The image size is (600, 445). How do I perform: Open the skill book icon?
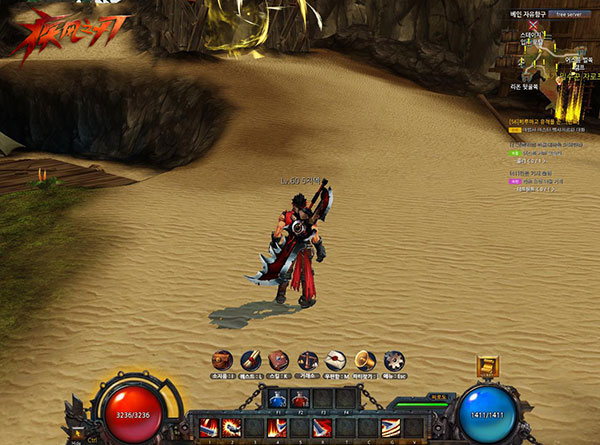(x=280, y=359)
